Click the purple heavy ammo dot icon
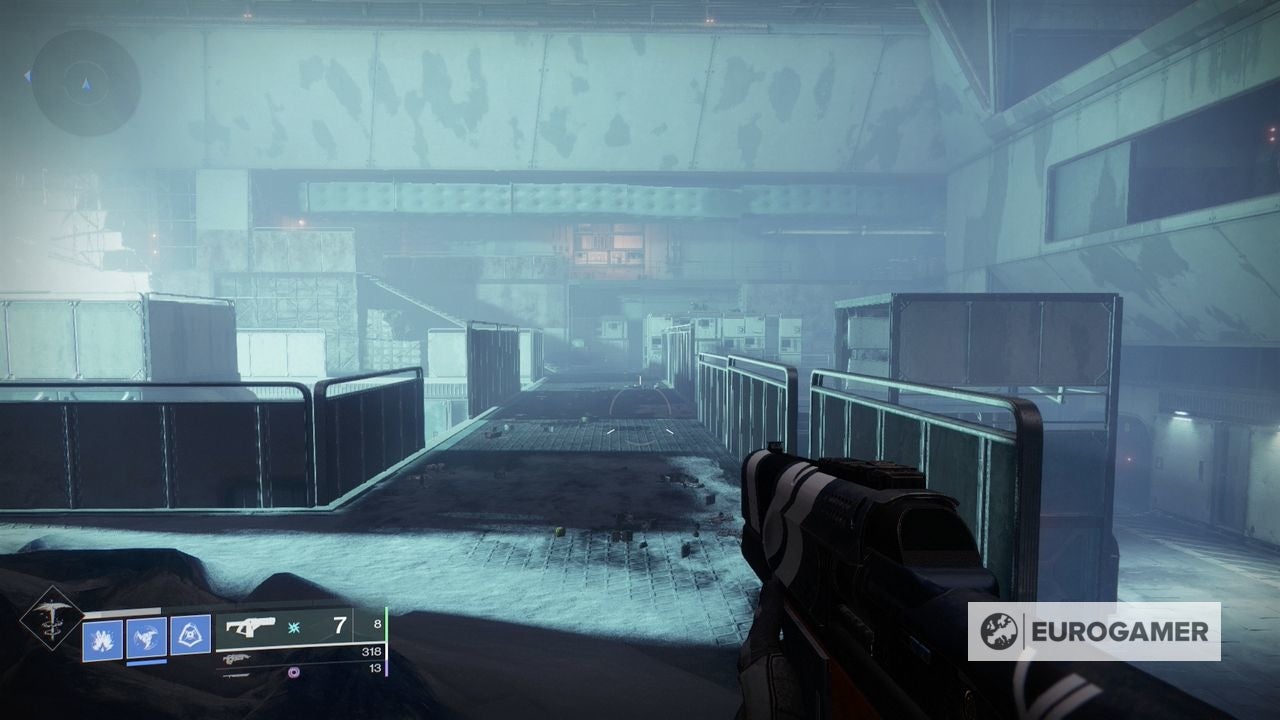This screenshot has height=720, width=1280. [x=295, y=671]
